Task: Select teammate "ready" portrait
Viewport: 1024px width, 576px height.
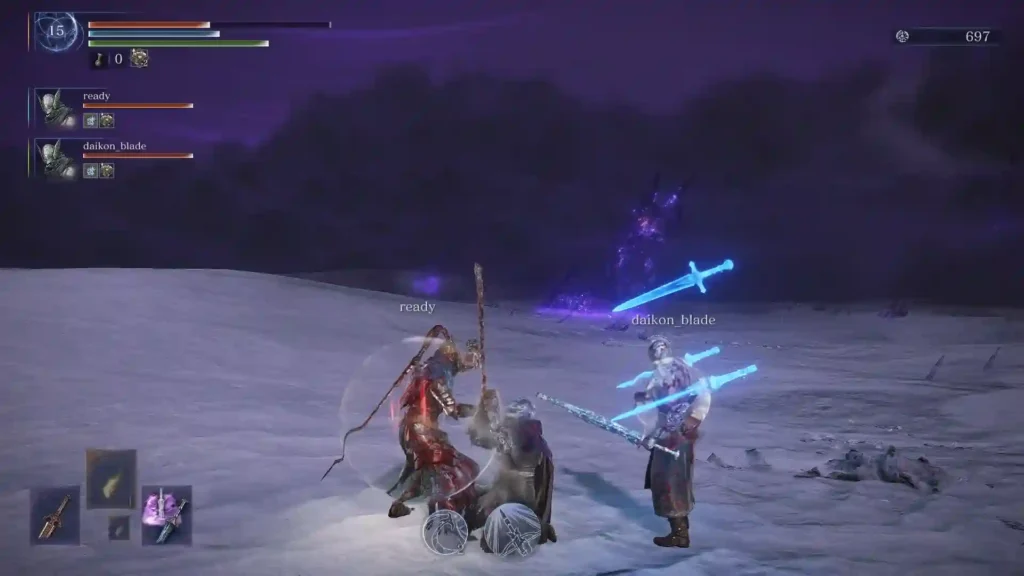Action: (56, 108)
